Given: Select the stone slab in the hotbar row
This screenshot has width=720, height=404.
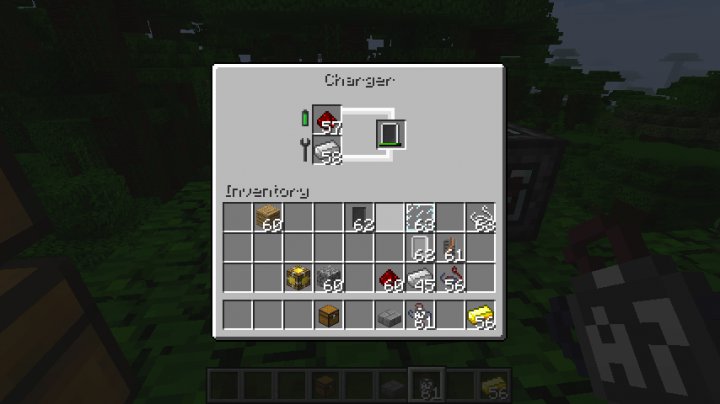Looking at the screenshot, I should [x=389, y=316].
